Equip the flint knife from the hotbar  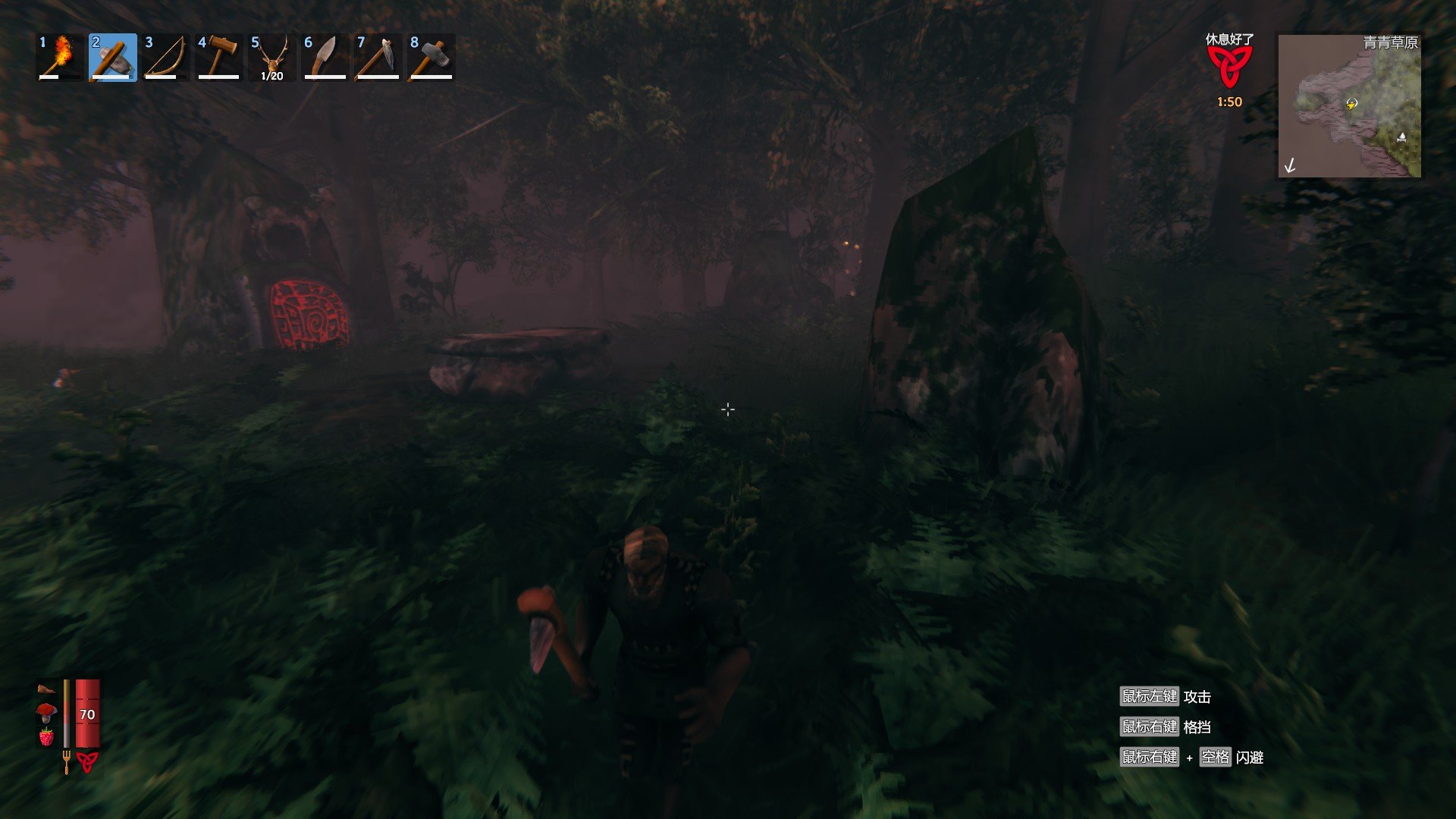click(x=325, y=57)
